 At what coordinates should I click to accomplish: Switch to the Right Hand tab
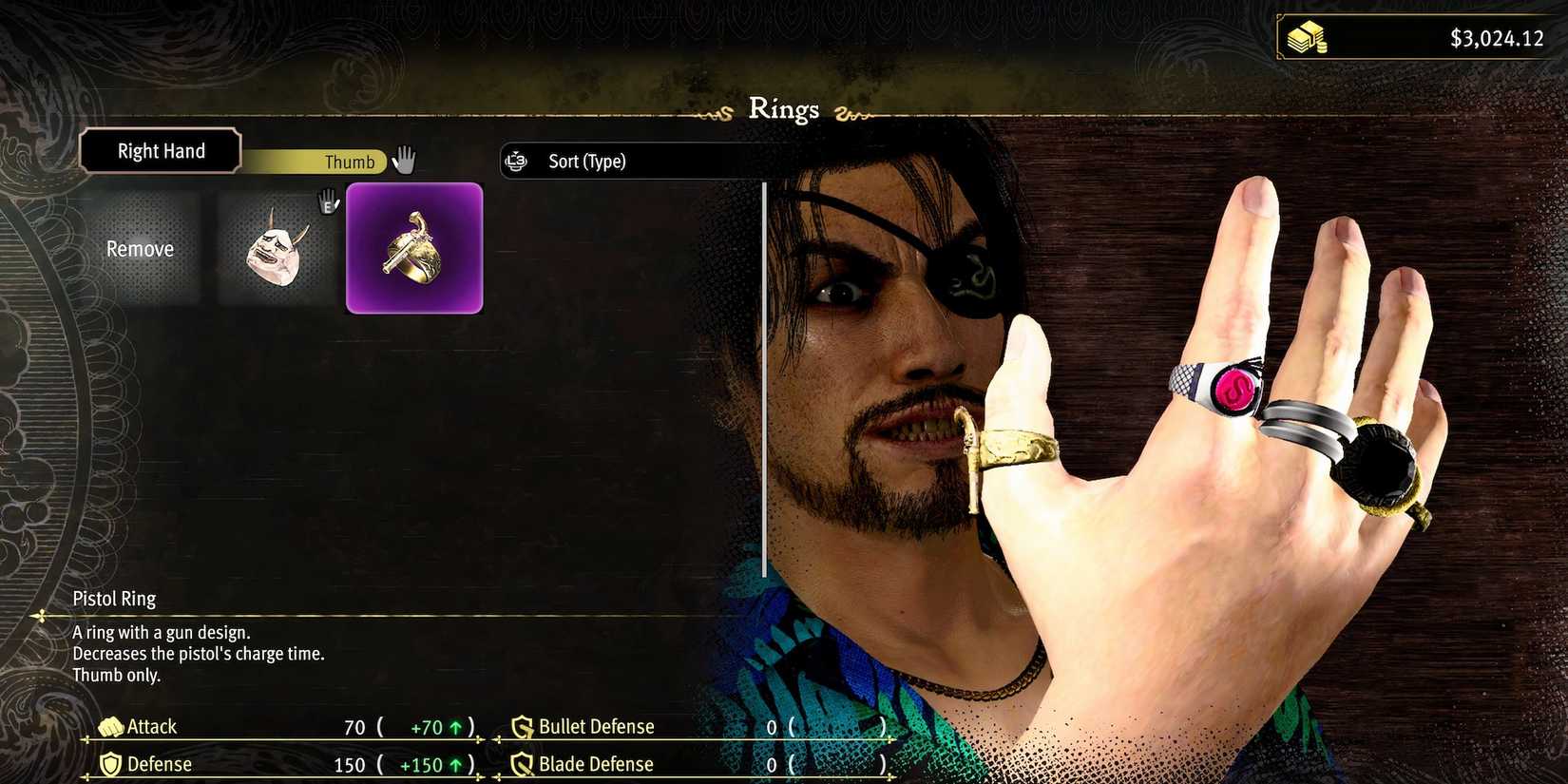click(161, 150)
